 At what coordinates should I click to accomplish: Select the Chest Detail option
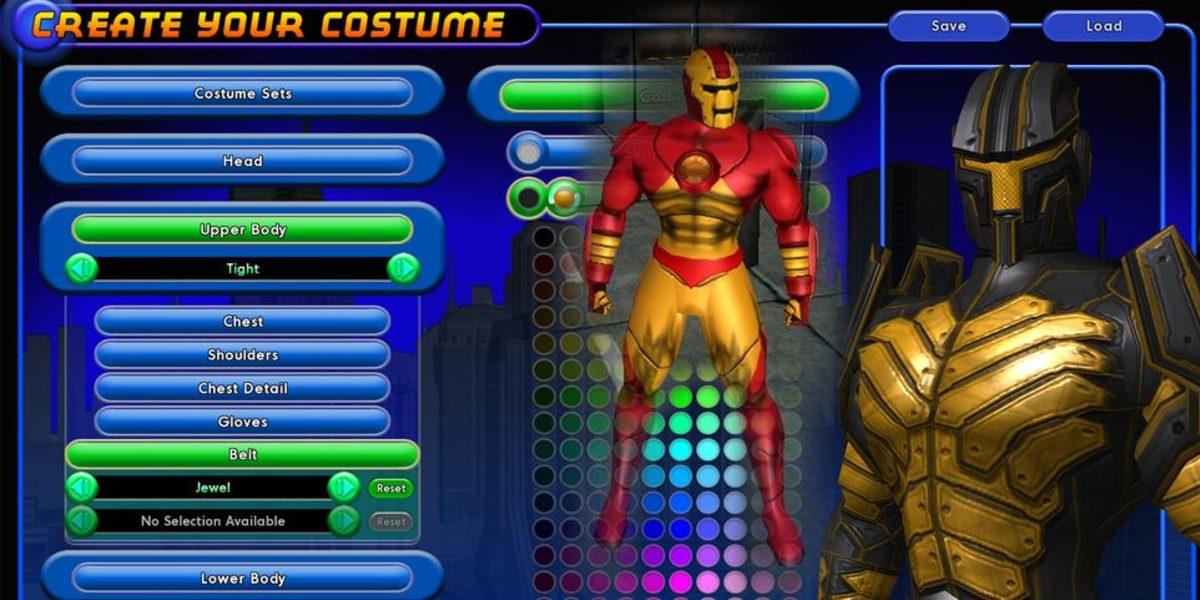pyautogui.click(x=242, y=388)
